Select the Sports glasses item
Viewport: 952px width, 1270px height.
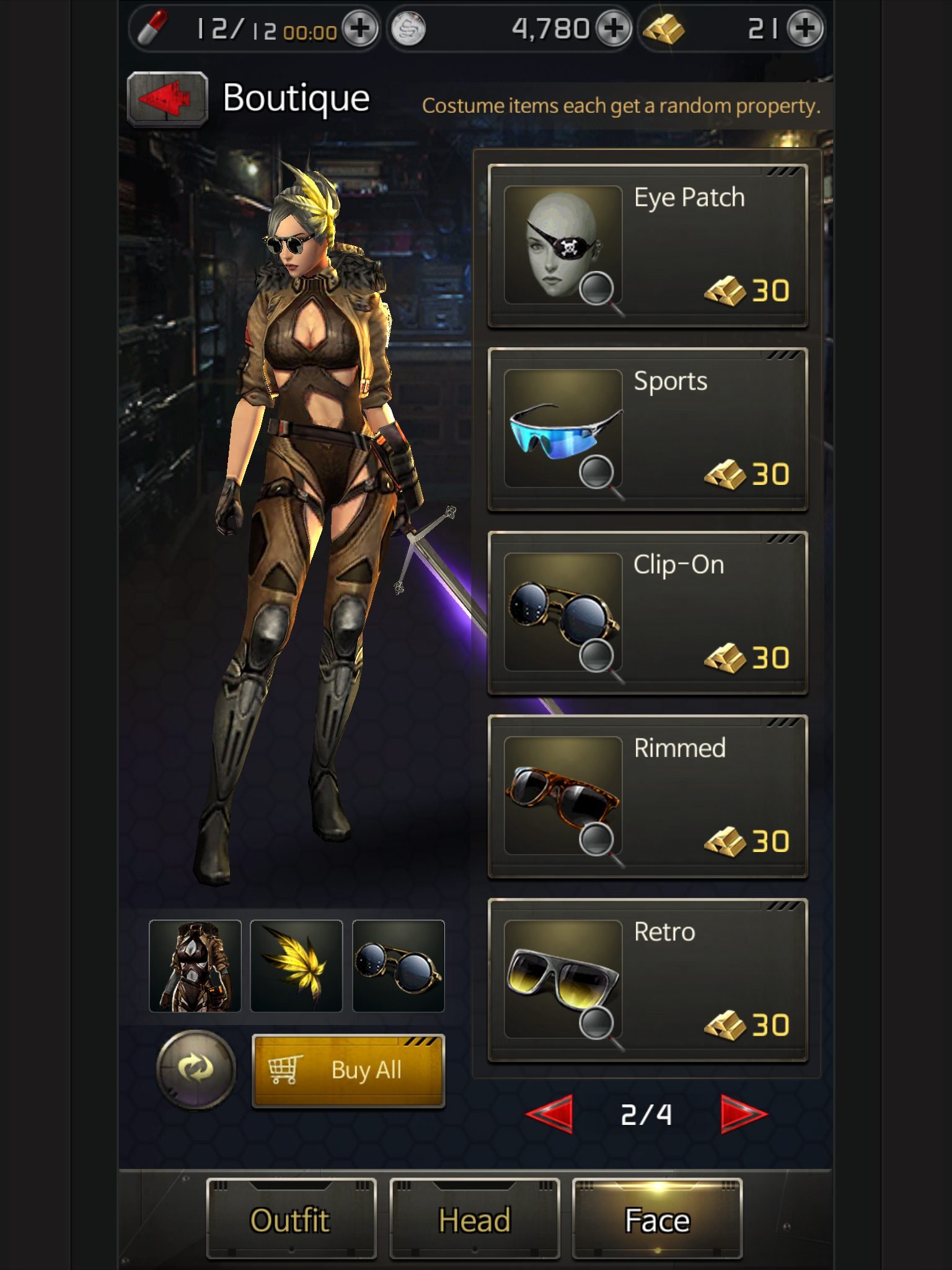(648, 429)
